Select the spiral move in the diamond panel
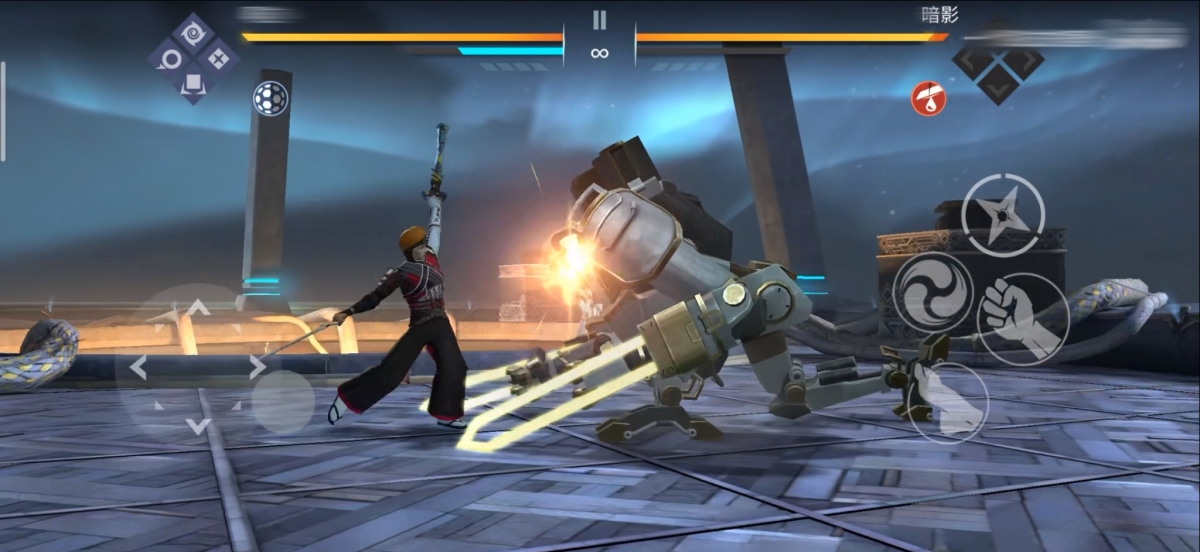 pyautogui.click(x=192, y=33)
